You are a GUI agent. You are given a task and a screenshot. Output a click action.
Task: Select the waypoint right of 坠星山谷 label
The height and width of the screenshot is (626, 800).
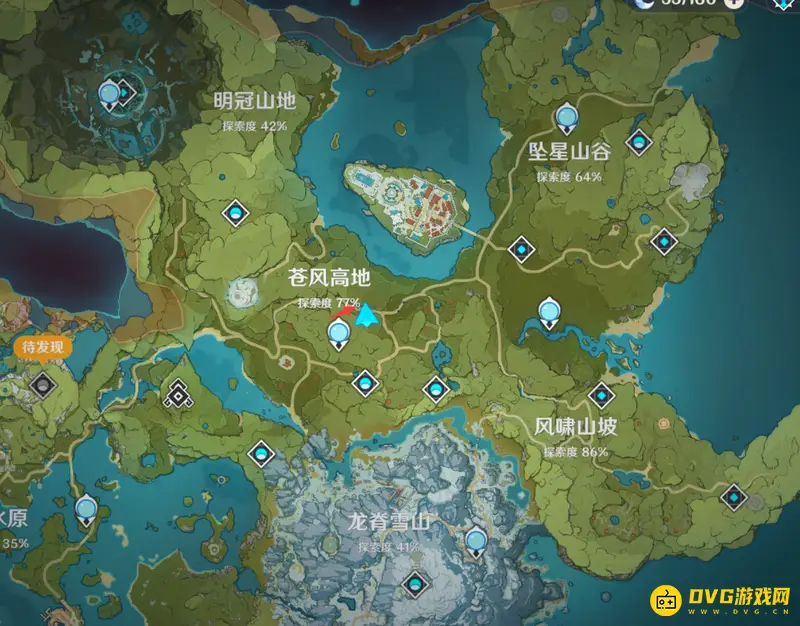coord(636,143)
